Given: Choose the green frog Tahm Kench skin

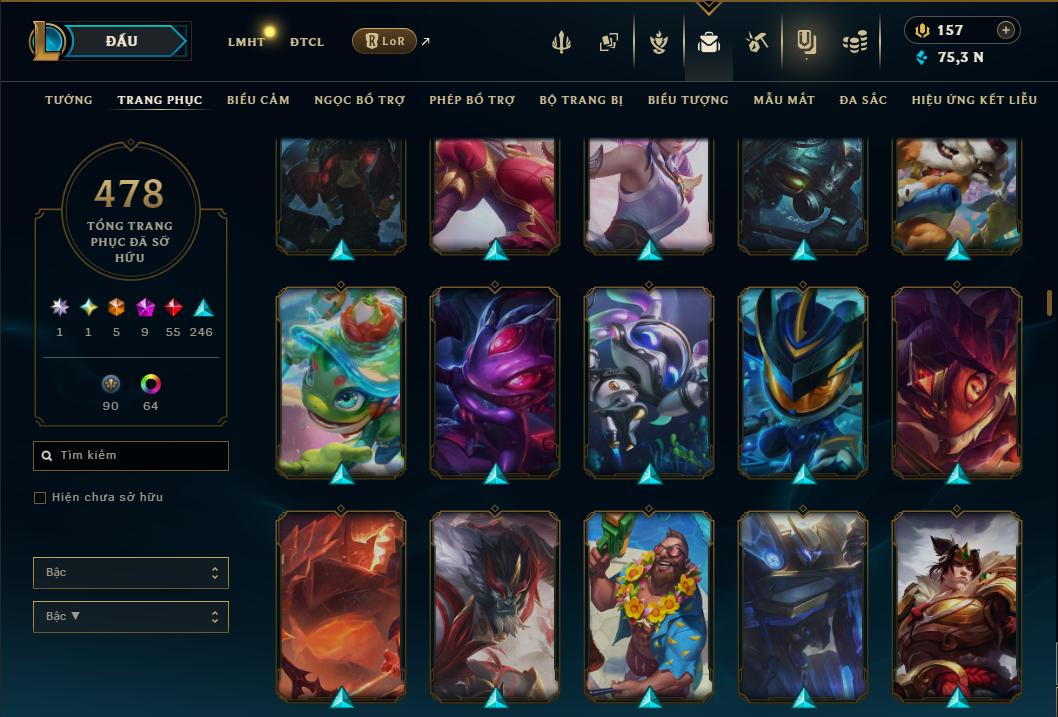Looking at the screenshot, I should [x=341, y=380].
